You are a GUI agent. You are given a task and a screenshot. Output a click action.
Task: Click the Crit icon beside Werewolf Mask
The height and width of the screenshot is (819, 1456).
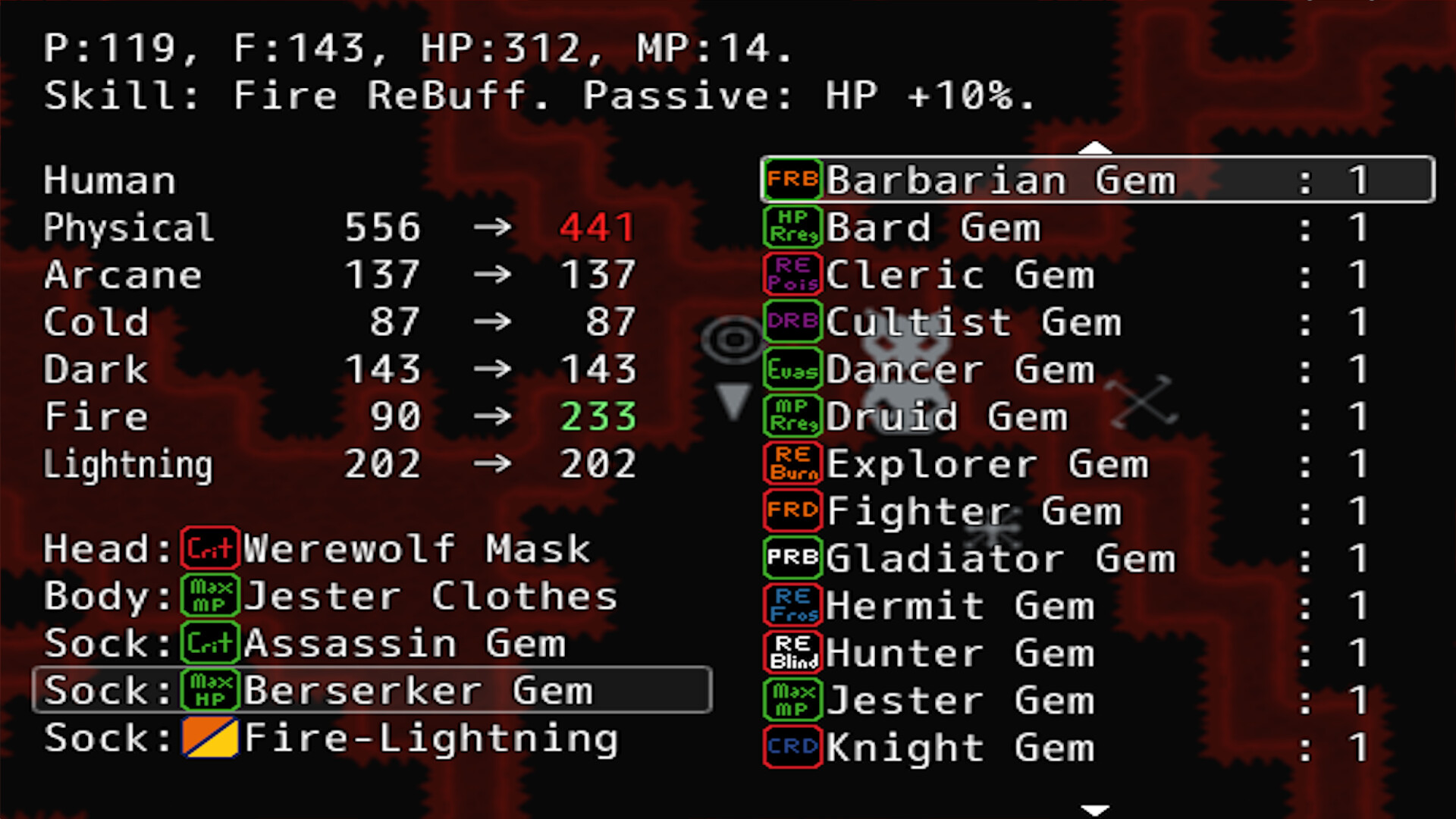(209, 548)
